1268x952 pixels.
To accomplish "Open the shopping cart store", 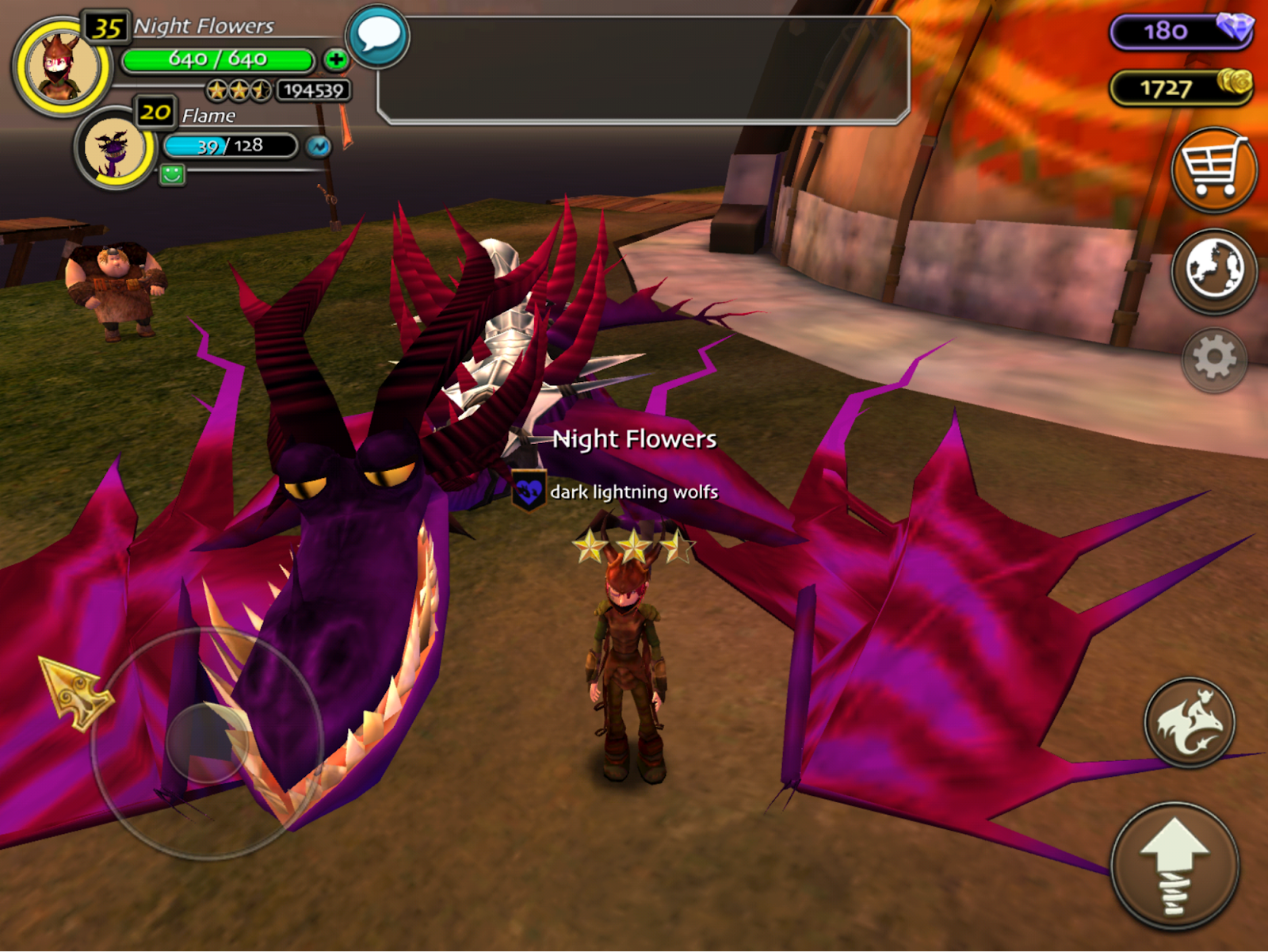I will [x=1213, y=170].
